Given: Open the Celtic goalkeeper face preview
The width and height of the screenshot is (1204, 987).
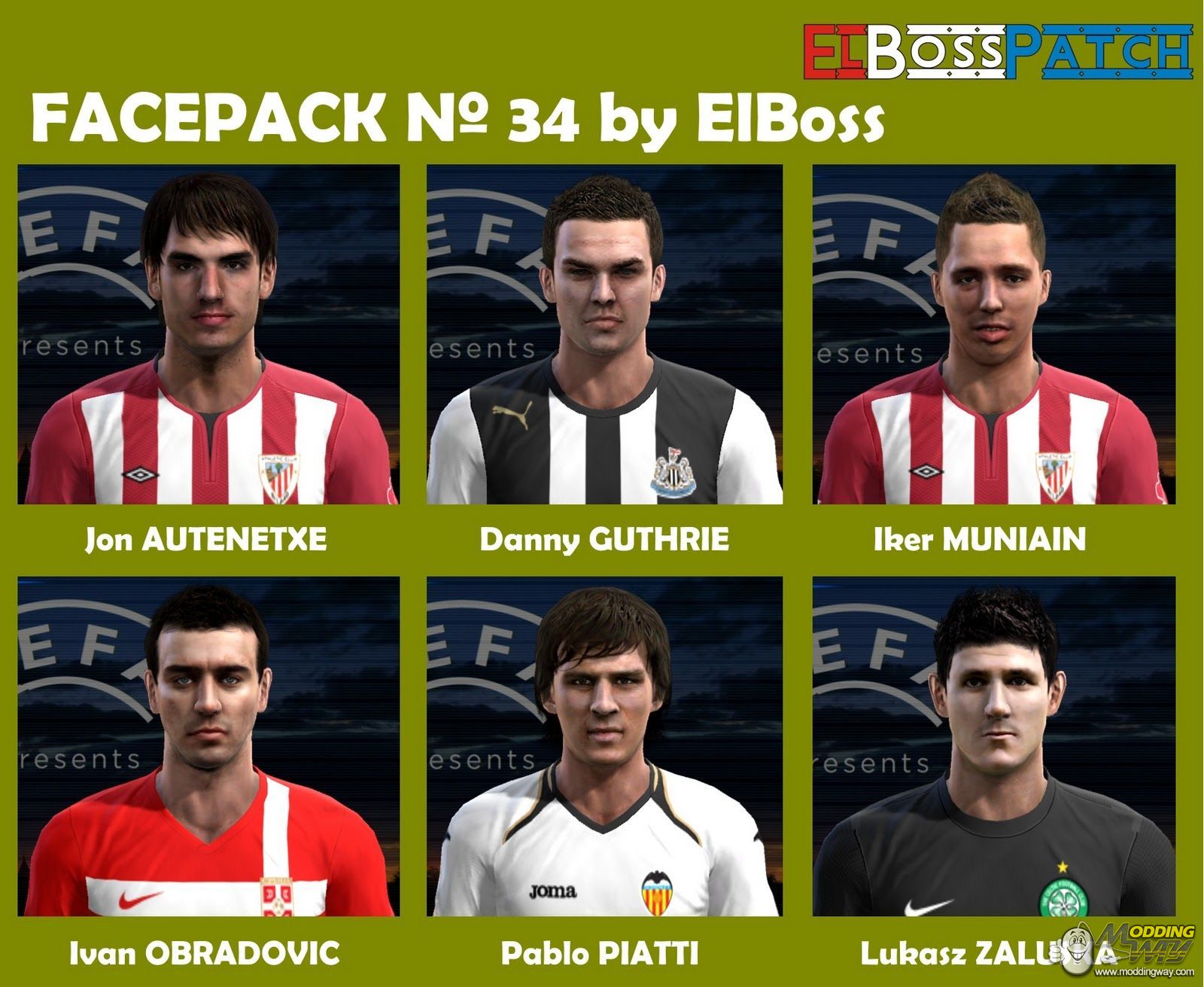Looking at the screenshot, I should tap(993, 746).
